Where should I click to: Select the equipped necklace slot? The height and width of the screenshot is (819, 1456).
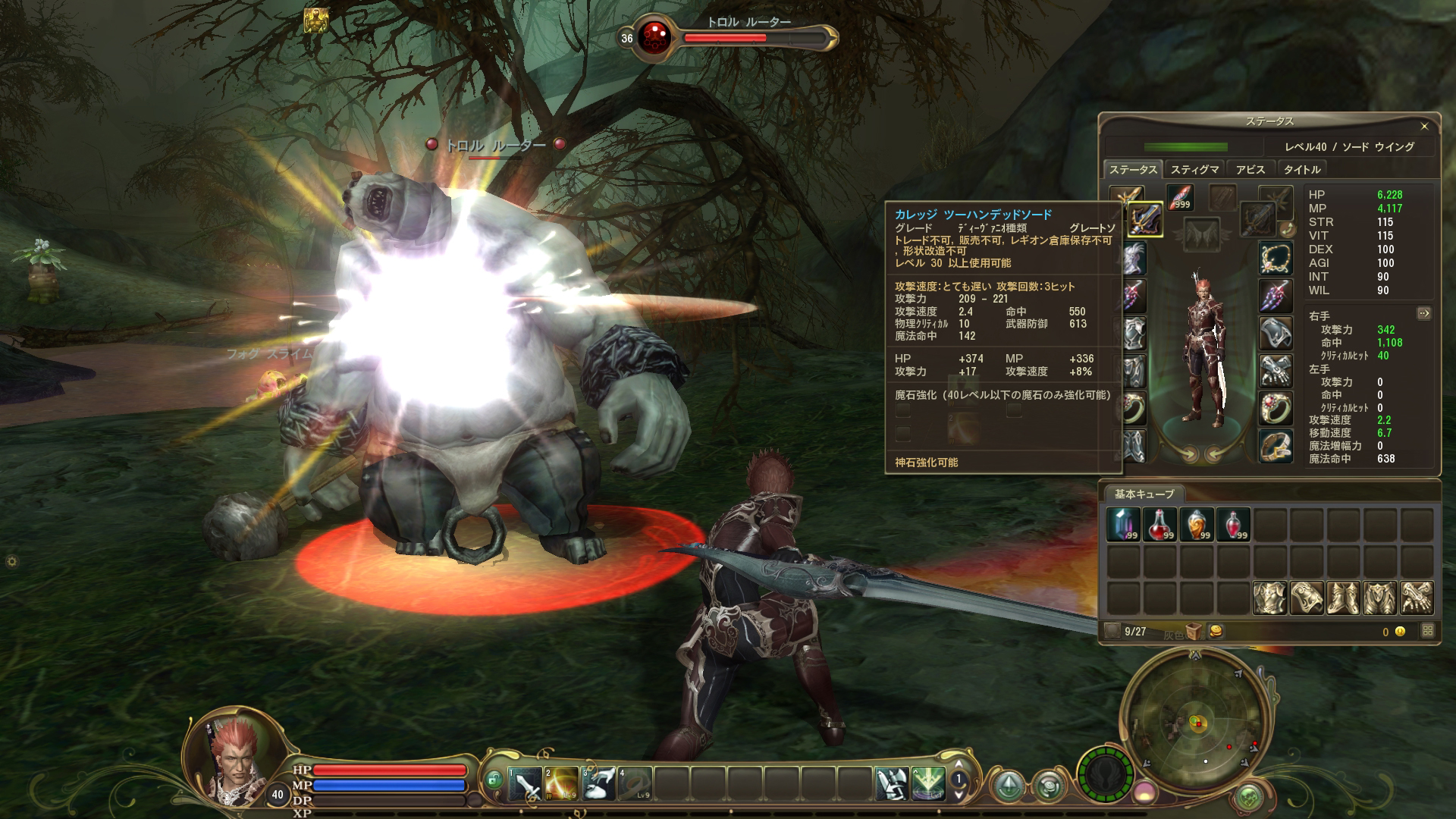pos(1276,259)
